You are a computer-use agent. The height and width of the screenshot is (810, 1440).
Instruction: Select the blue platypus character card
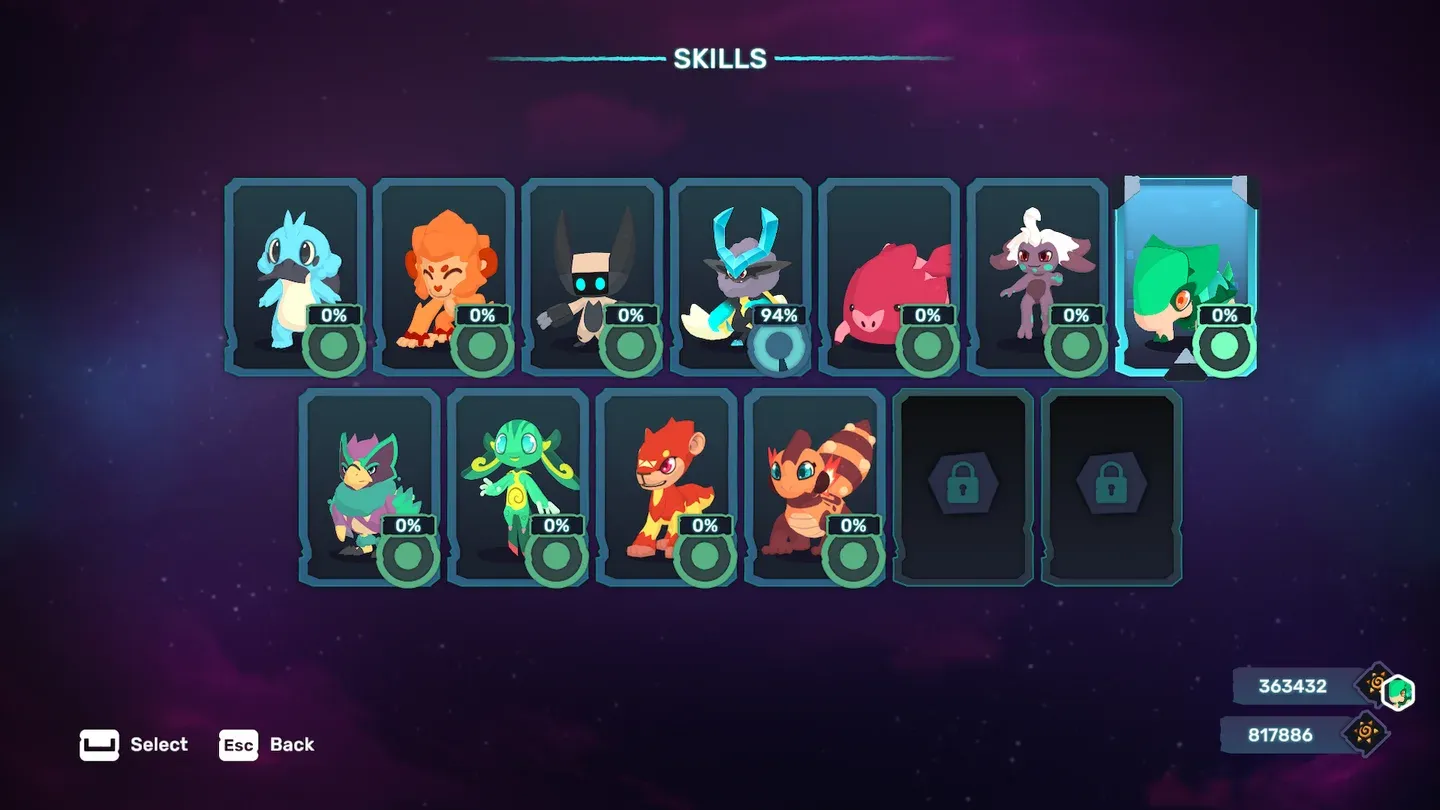coord(294,276)
